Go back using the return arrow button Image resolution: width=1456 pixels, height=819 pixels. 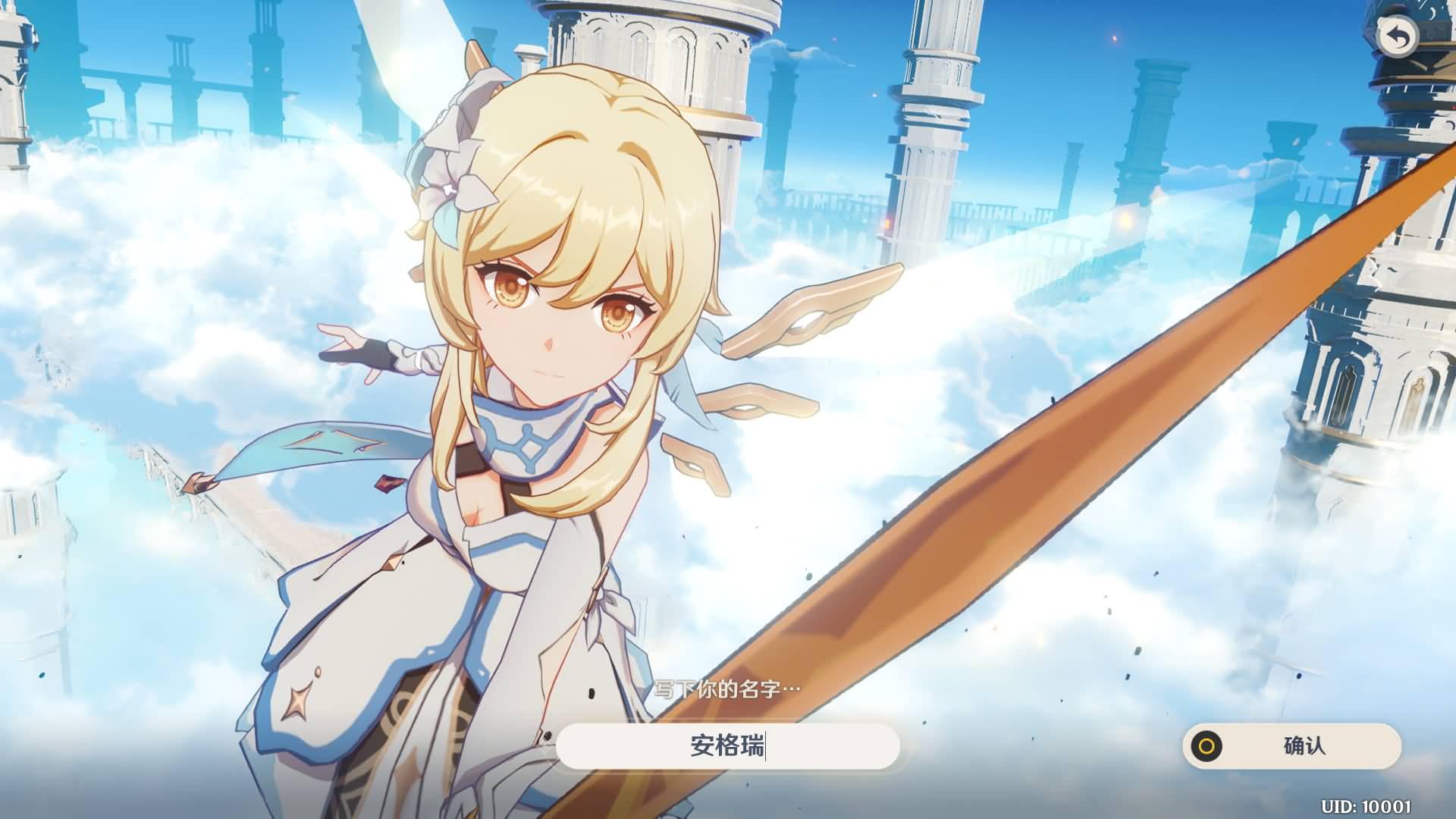click(x=1397, y=38)
